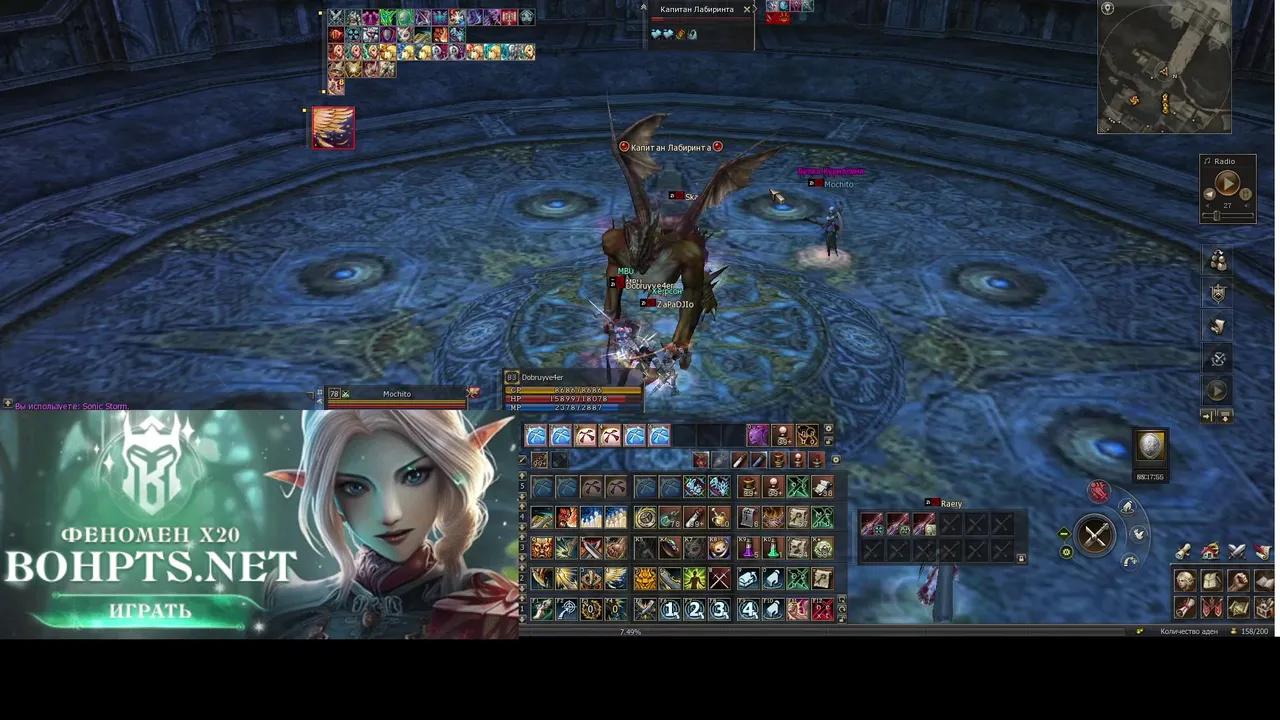Select Mochito's target status bar

click(x=397, y=394)
